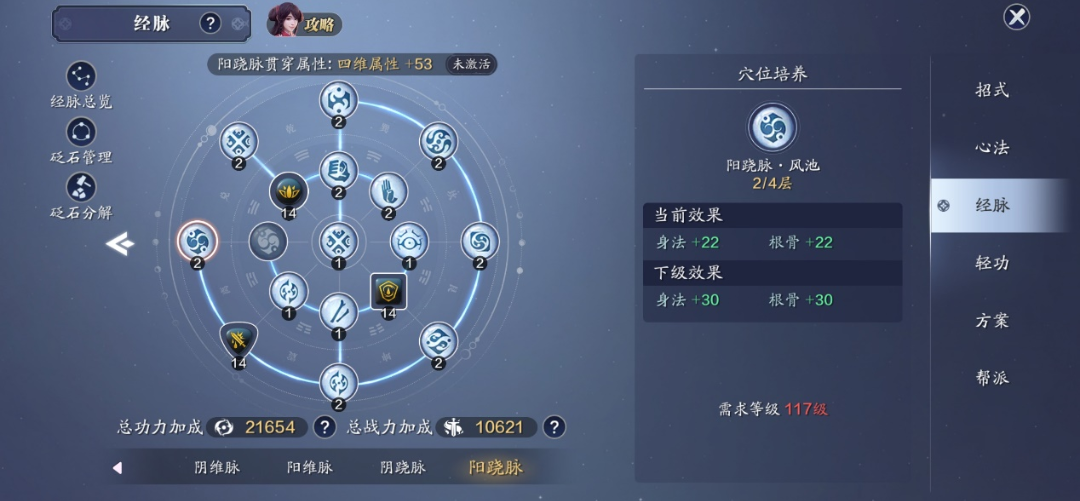This screenshot has height=501, width=1080.
Task: Open 经脉总览 meridian overview
Action: click(x=81, y=84)
